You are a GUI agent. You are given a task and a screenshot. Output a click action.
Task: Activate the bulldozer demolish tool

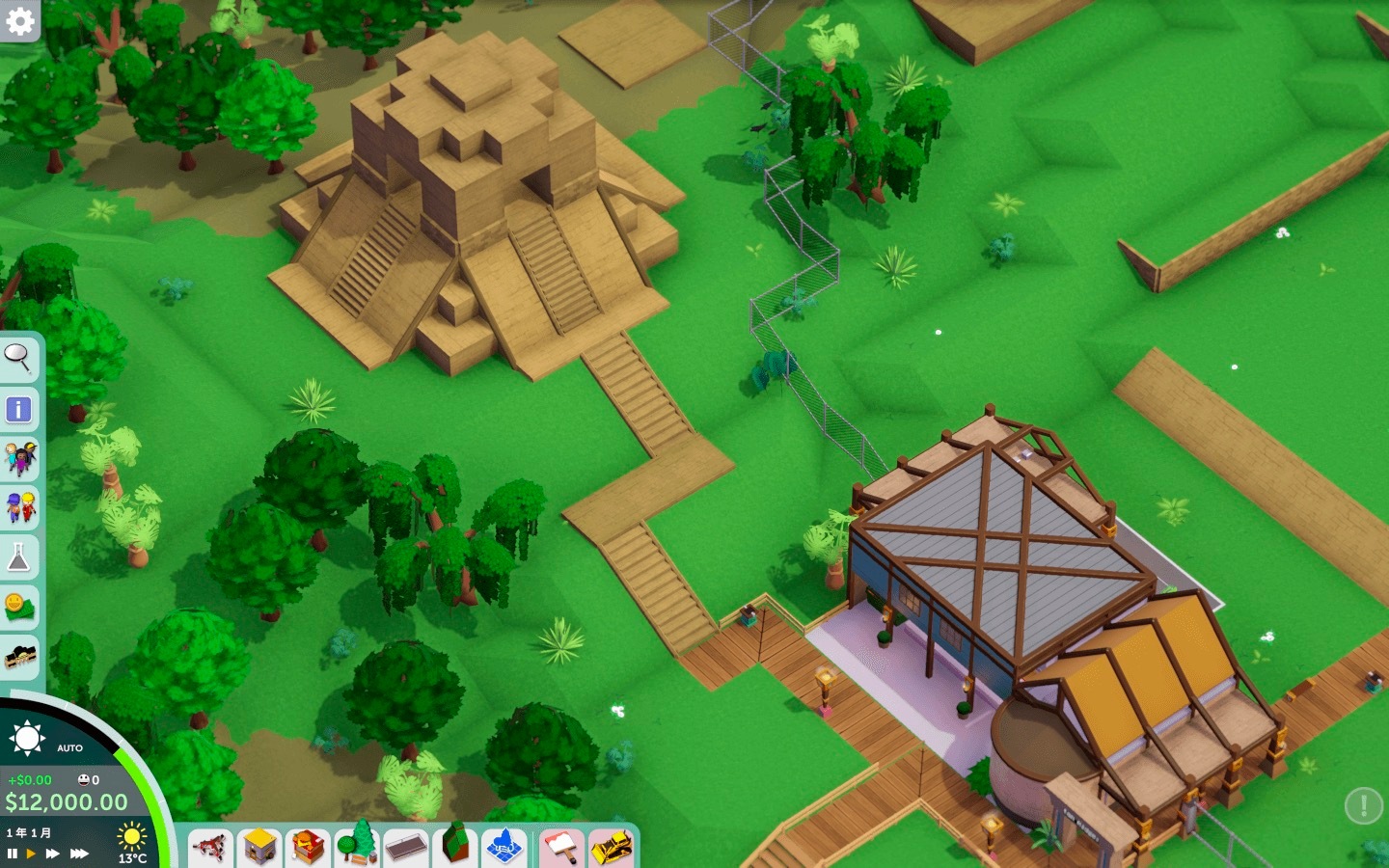(611, 847)
